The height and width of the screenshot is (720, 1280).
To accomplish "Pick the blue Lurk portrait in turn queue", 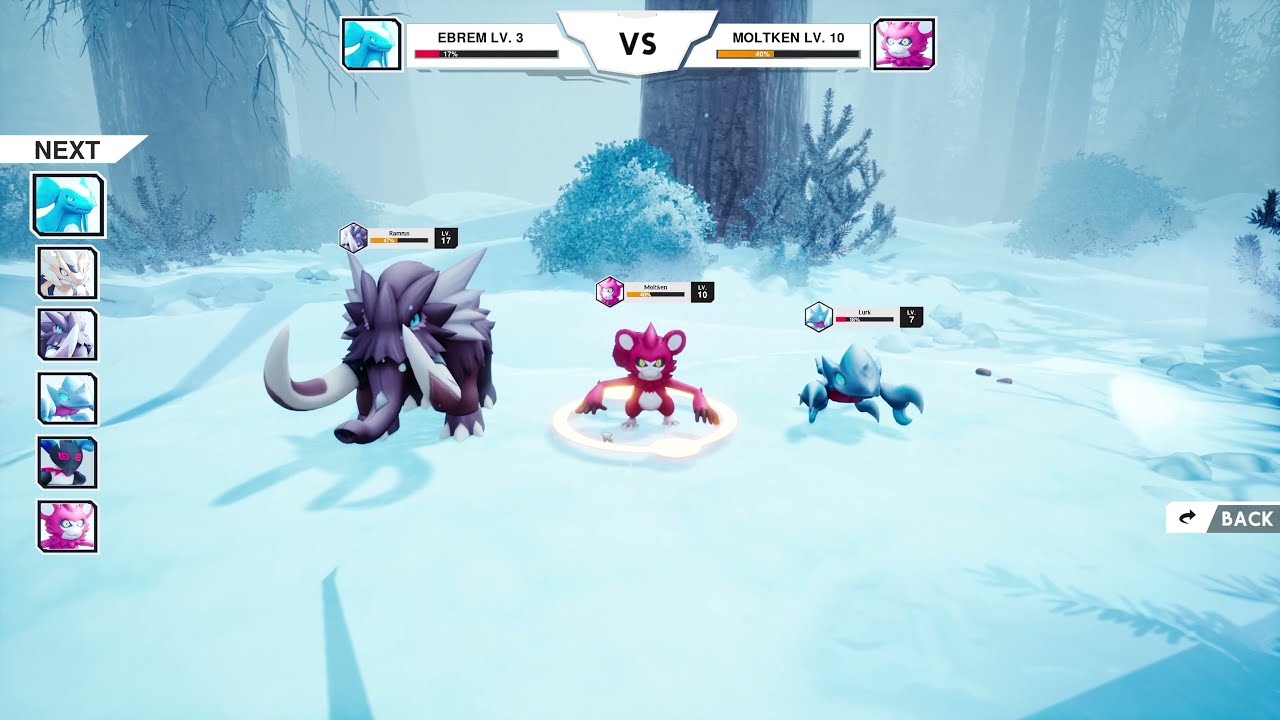I will pos(68,398).
